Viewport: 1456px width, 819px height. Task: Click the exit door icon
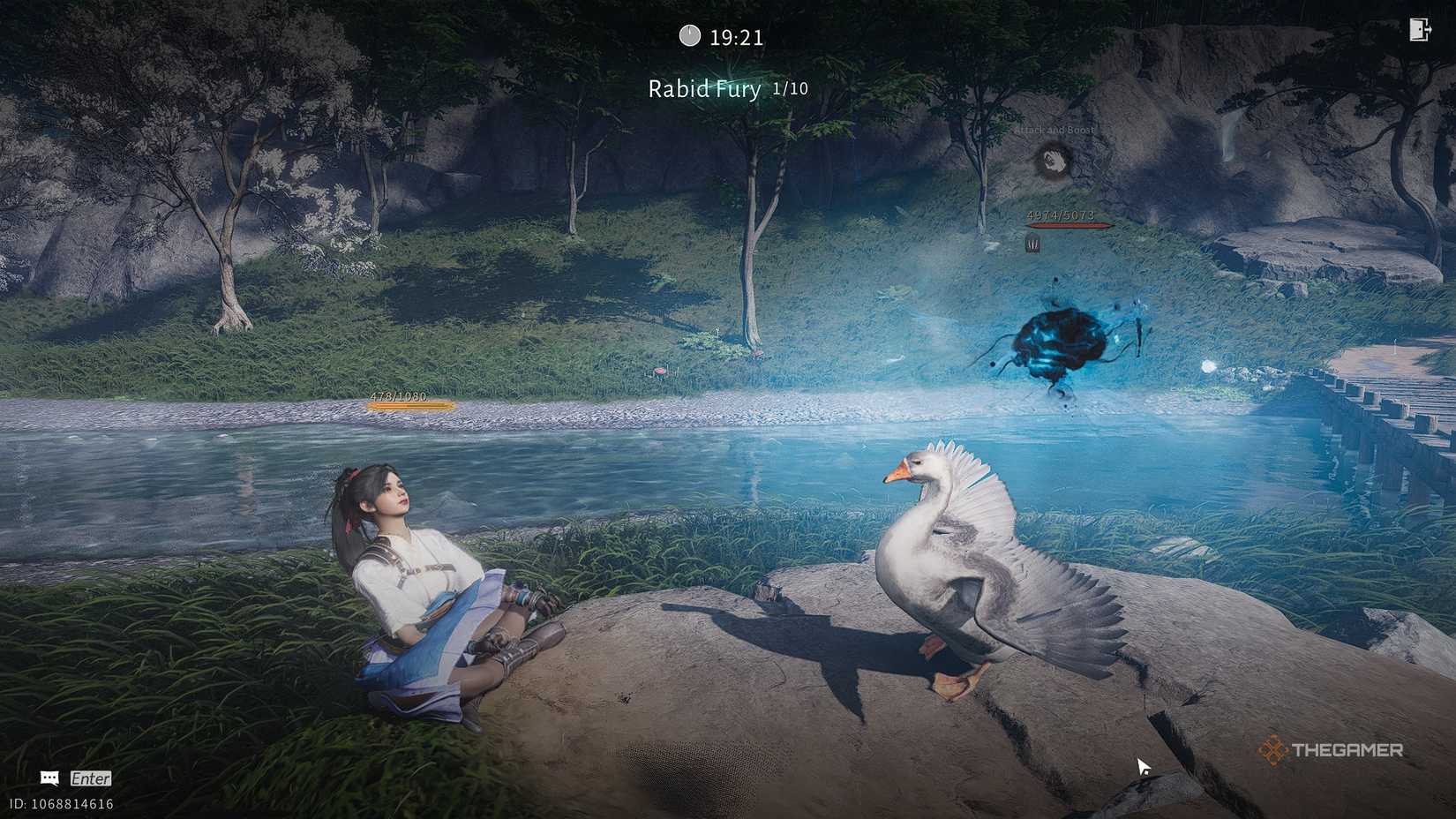tap(1419, 29)
